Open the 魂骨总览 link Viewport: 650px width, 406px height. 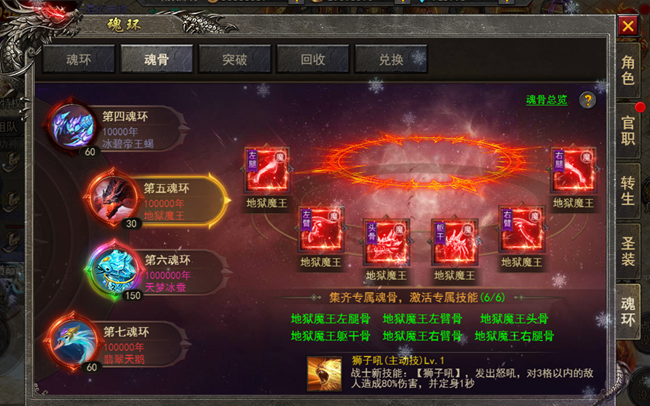(546, 100)
